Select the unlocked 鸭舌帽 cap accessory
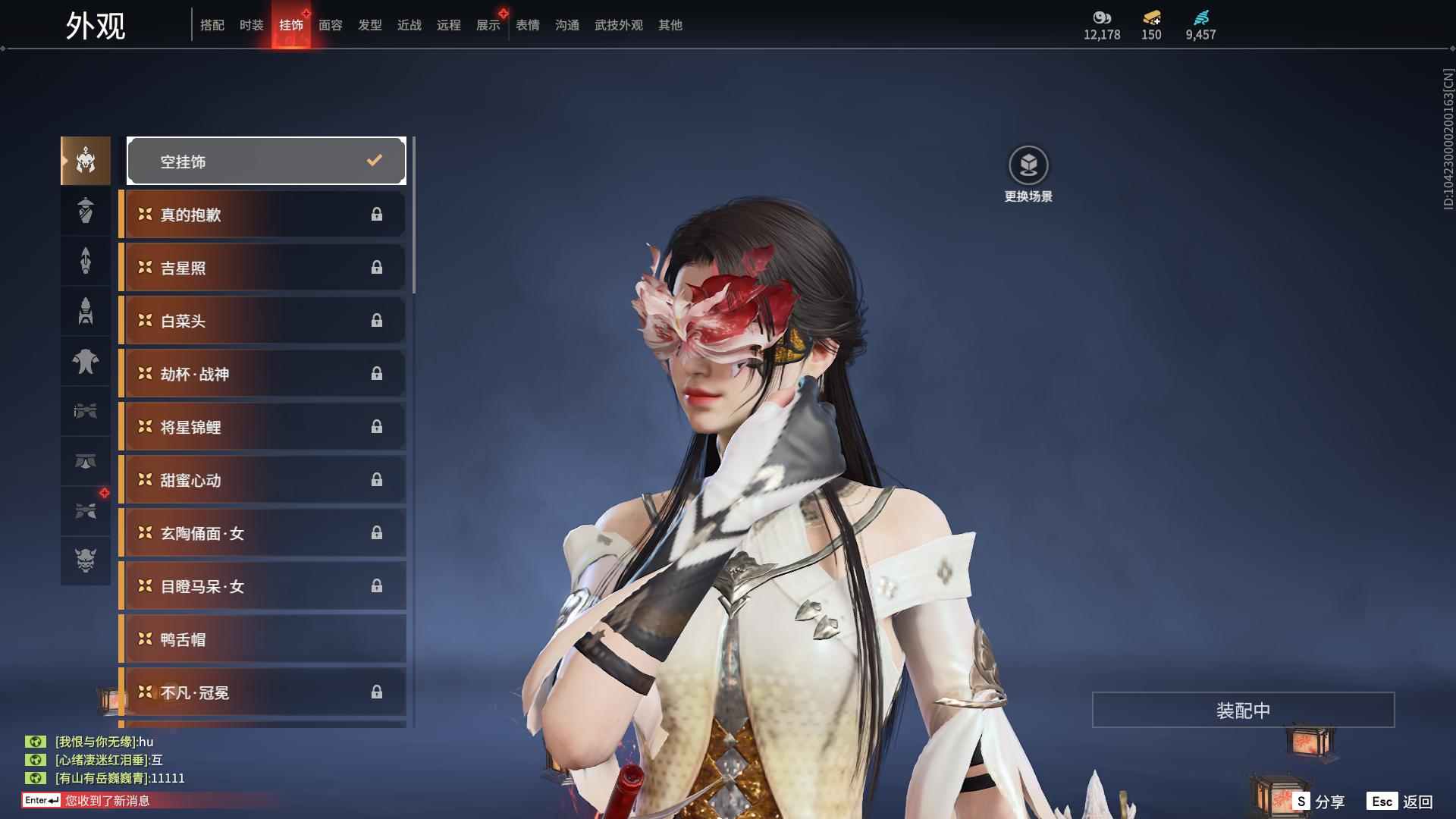This screenshot has height=819, width=1456. click(262, 639)
